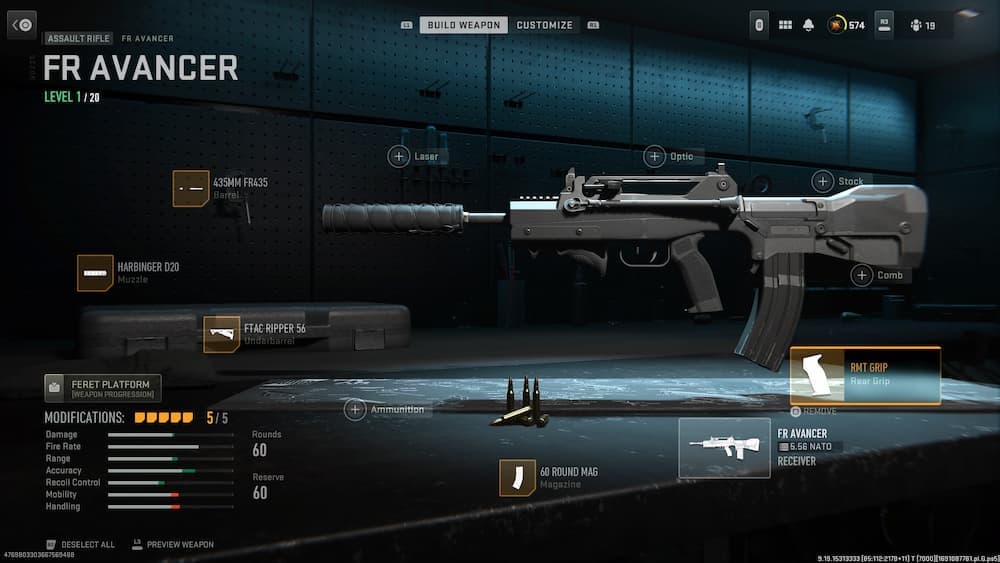Open the FTAC Ripper 56 underbarrel slot
The height and width of the screenshot is (563, 1000).
coord(222,334)
